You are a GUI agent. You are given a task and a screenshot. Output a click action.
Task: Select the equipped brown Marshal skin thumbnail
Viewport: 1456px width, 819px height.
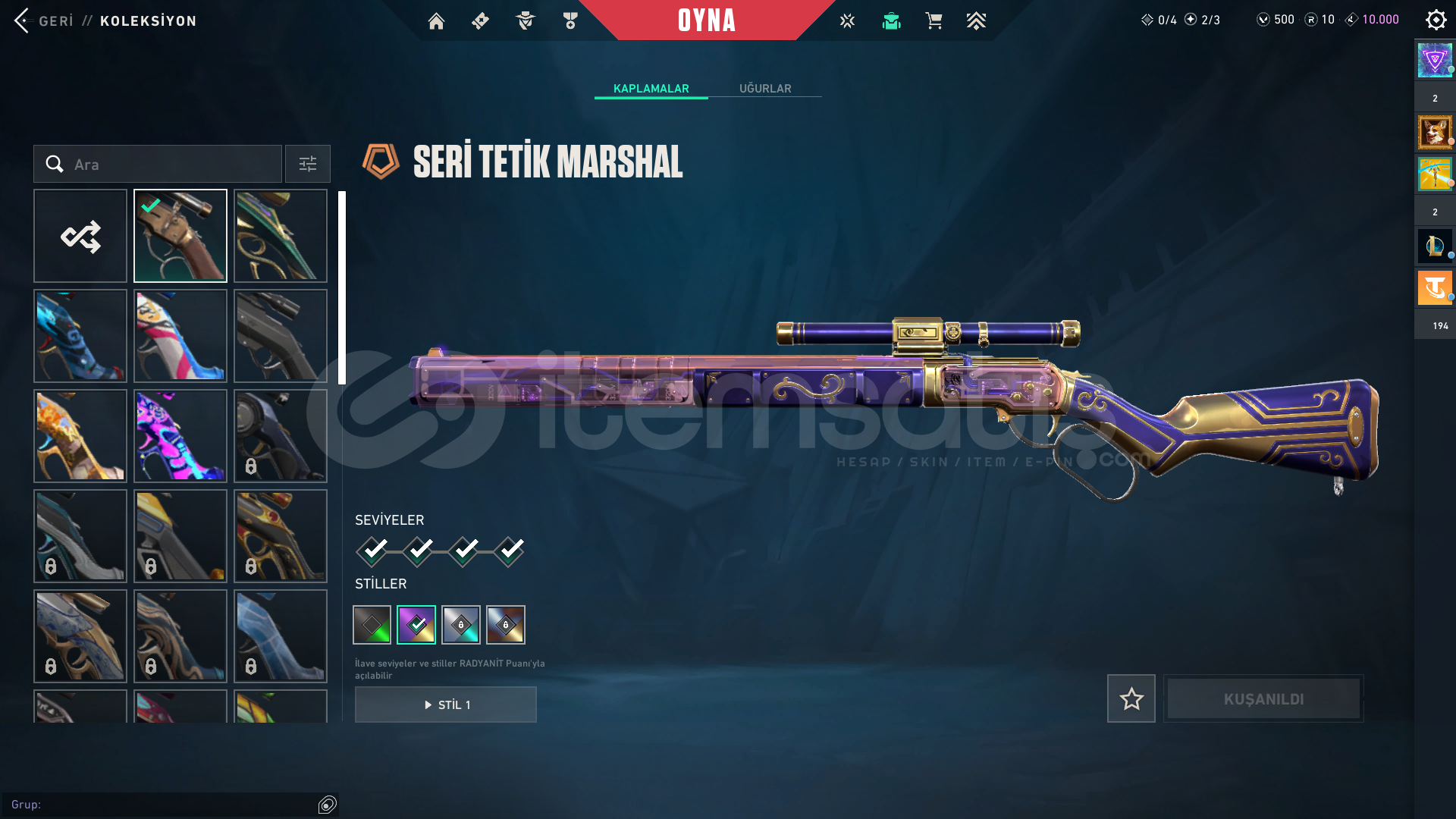(x=180, y=236)
